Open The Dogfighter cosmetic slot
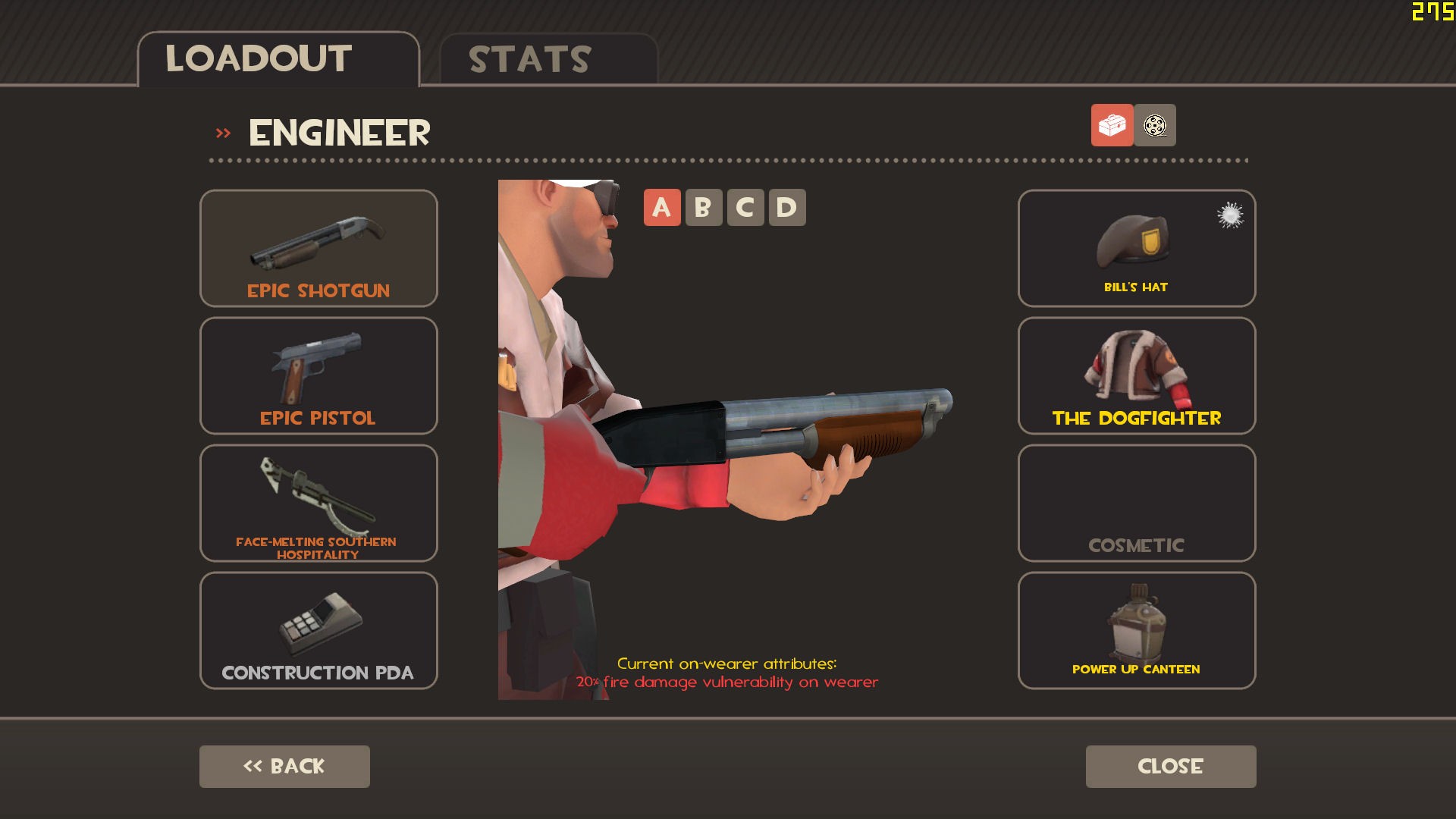The width and height of the screenshot is (1456, 819). [x=1135, y=375]
